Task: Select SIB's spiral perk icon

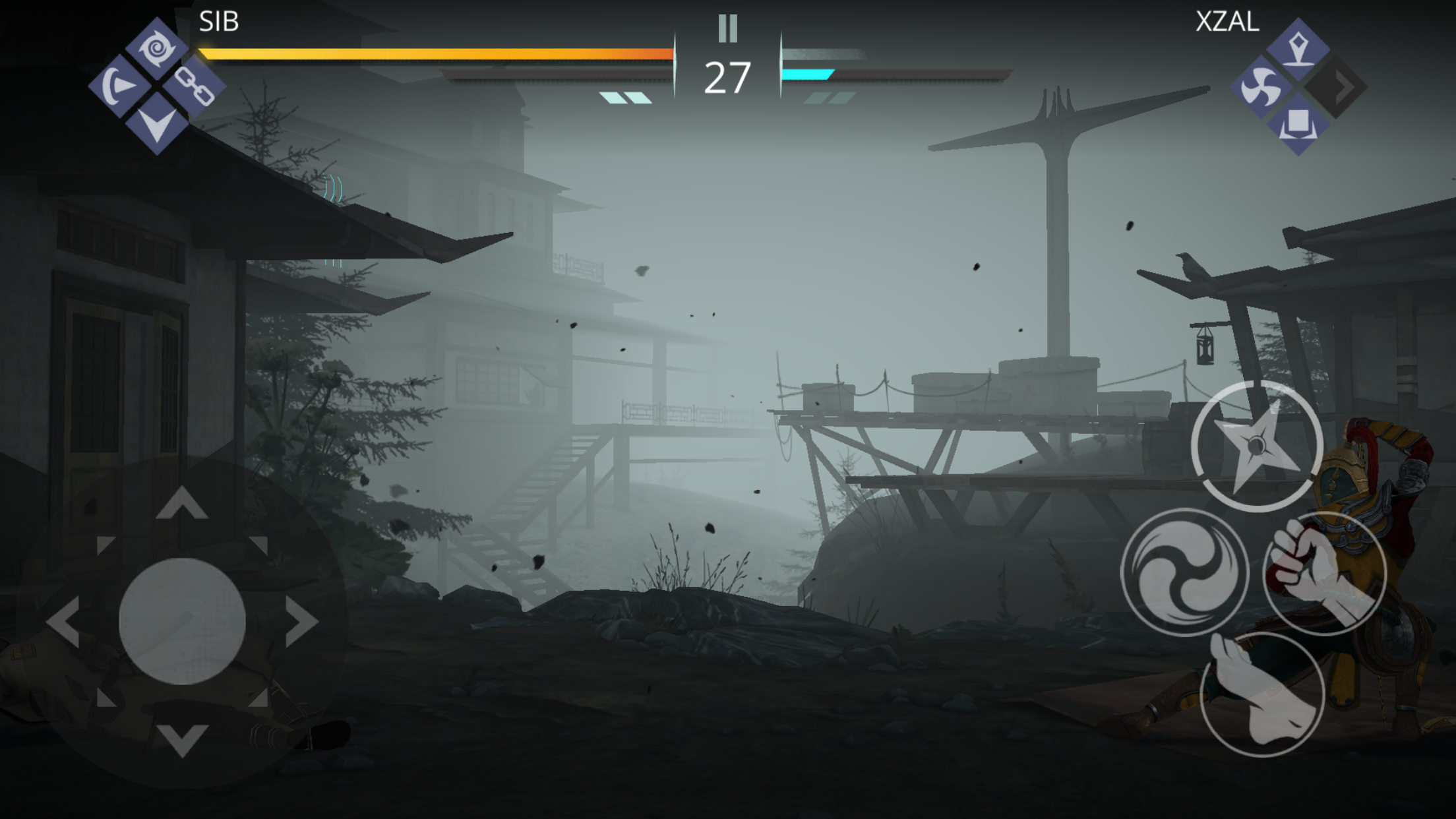Action: (156, 48)
